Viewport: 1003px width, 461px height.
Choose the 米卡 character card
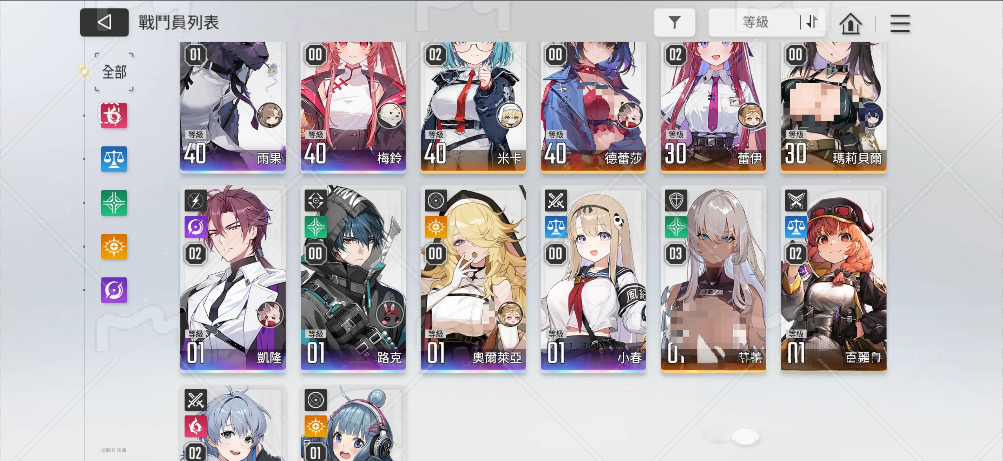point(473,105)
